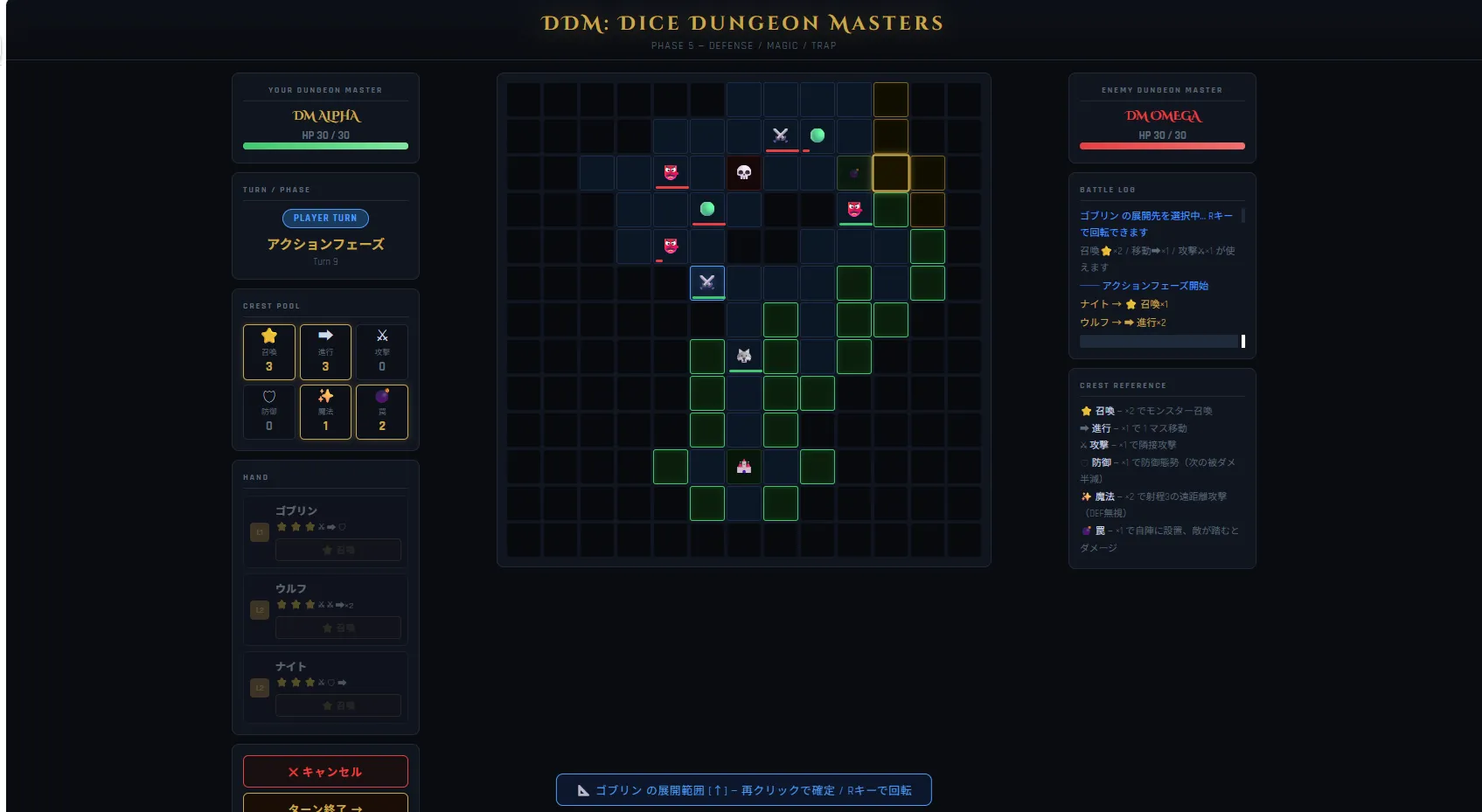1482x812 pixels.
Task: Click the summon button under ウルフ
Action: click(x=338, y=628)
